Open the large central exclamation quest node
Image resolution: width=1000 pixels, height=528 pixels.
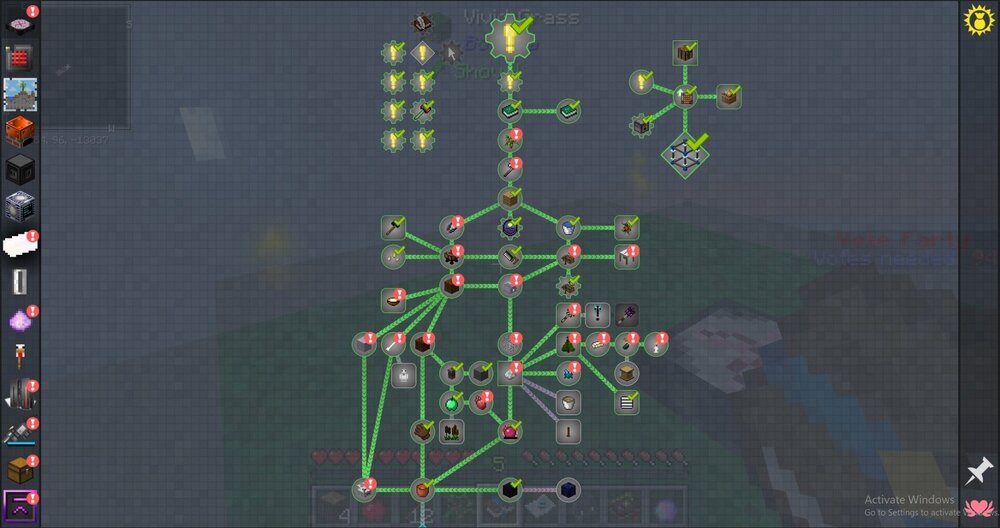510,40
